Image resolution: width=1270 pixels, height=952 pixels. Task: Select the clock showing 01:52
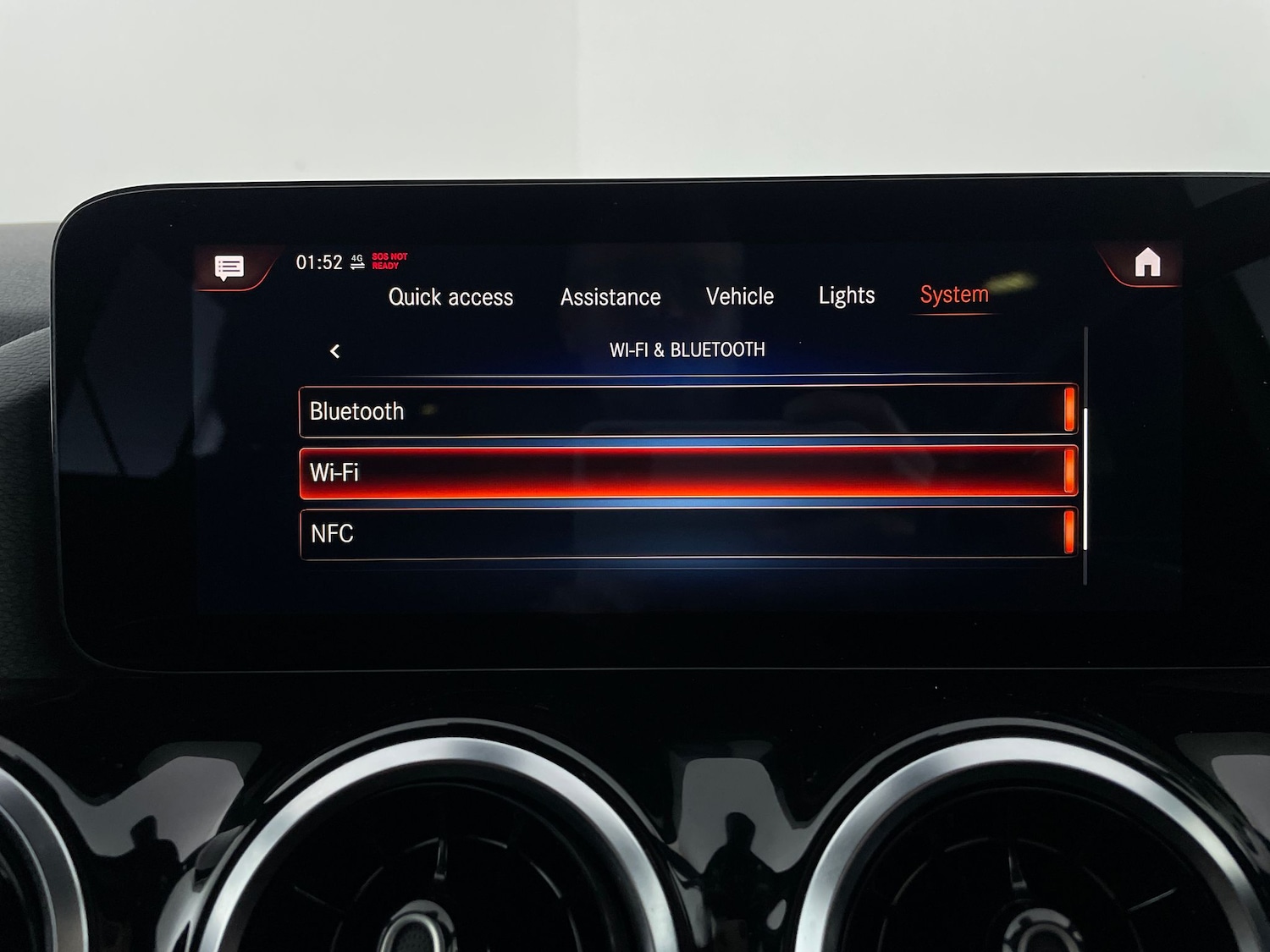point(317,261)
